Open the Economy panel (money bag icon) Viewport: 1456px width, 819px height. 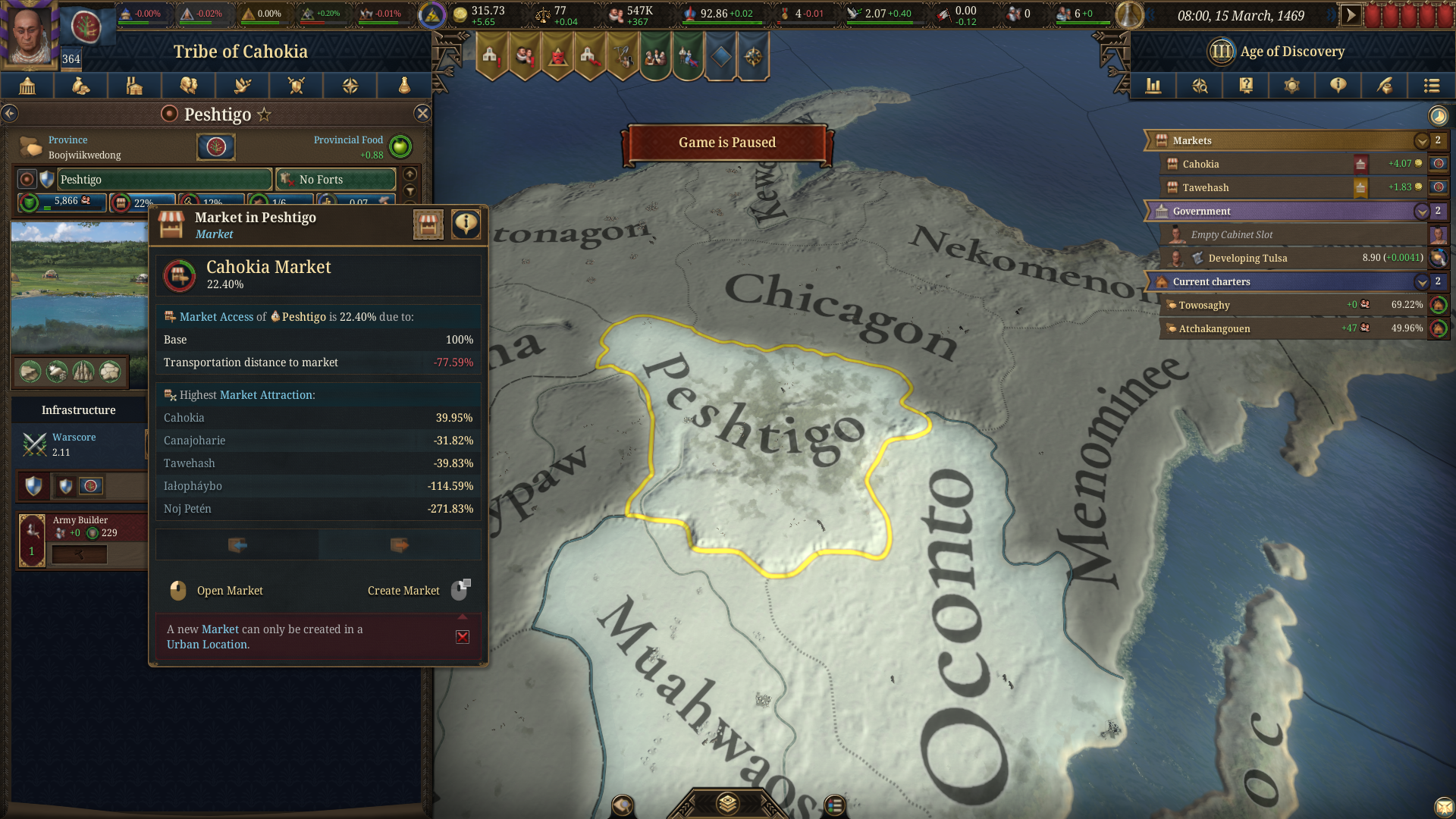[81, 86]
